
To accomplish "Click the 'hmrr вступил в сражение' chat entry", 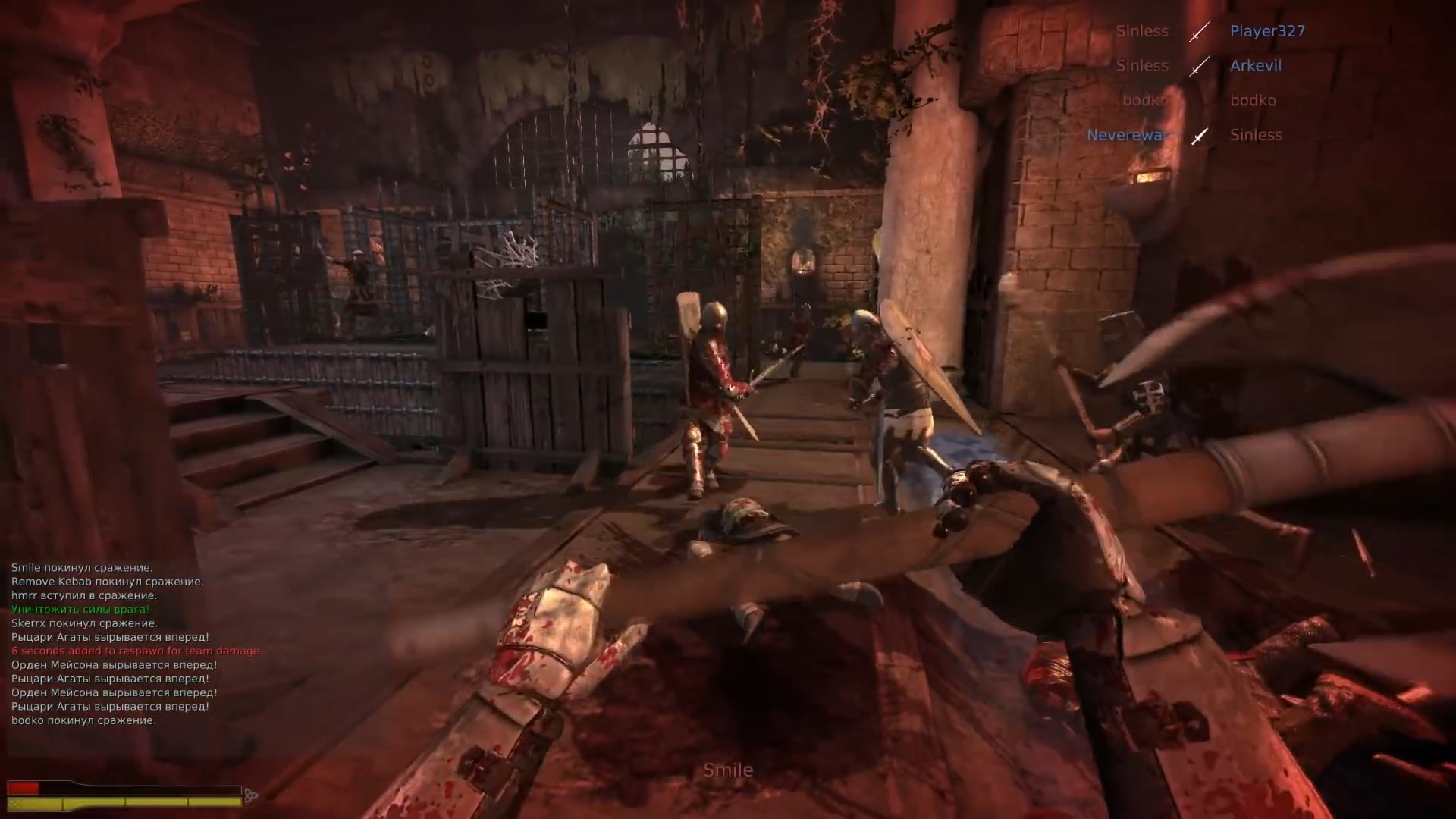I will click(83, 595).
